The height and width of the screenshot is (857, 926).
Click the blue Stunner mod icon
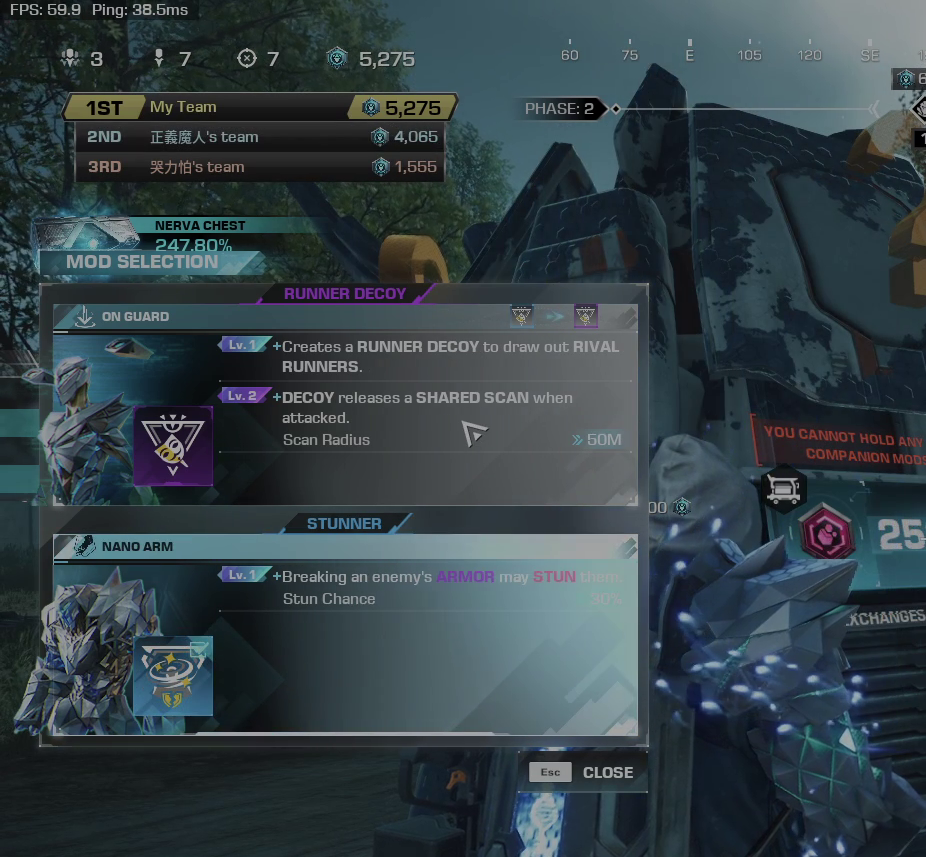(x=173, y=676)
